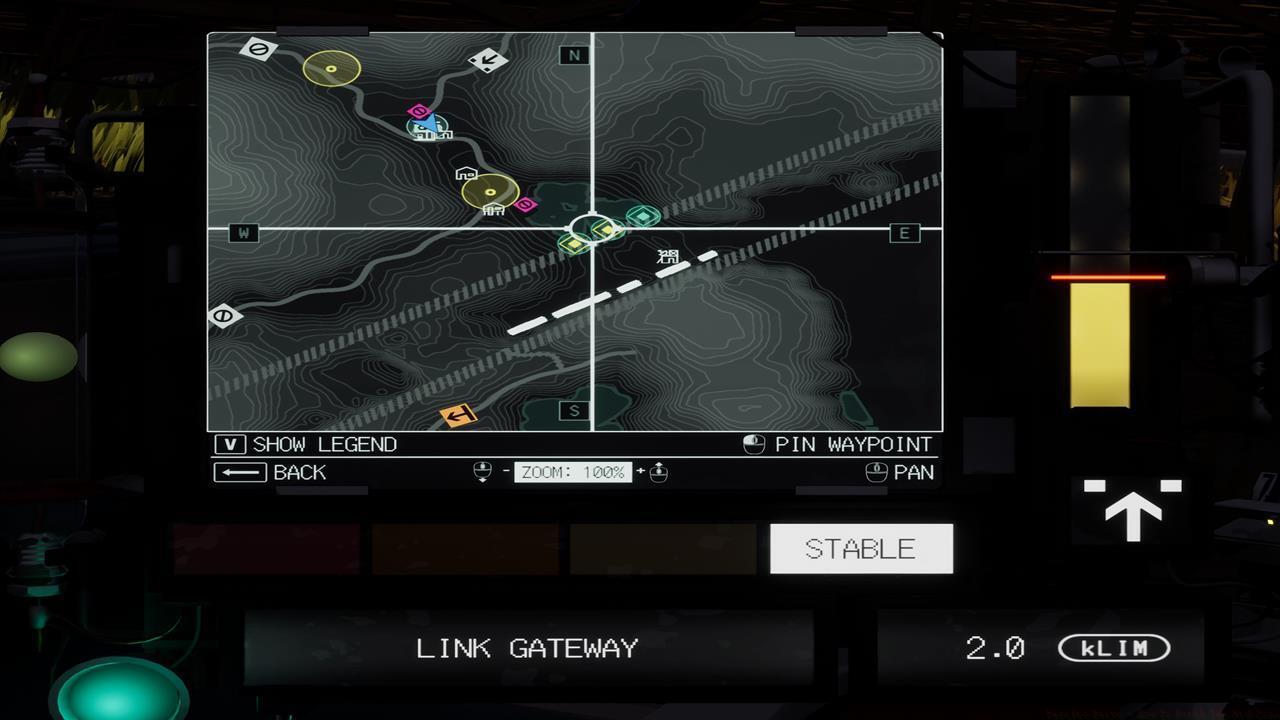Click the orange detour arrow road sign marker

(x=460, y=414)
